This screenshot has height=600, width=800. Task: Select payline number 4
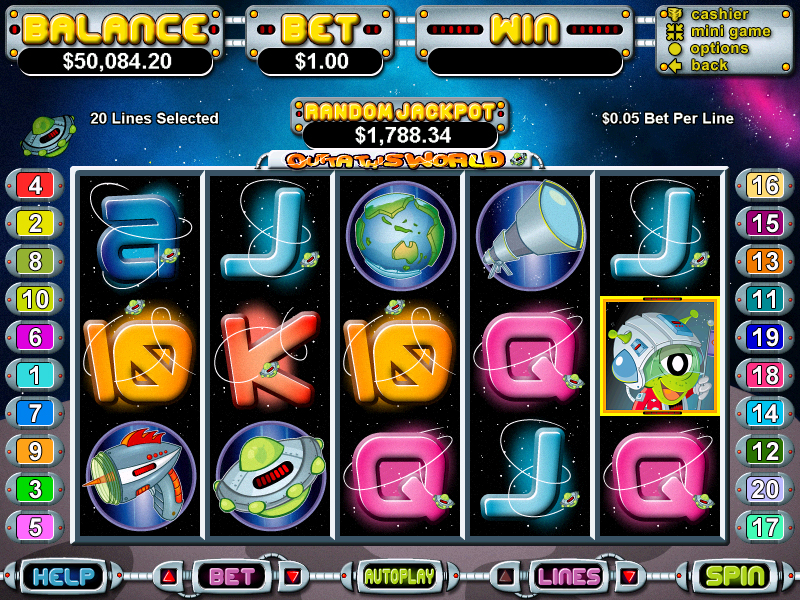[x=35, y=185]
